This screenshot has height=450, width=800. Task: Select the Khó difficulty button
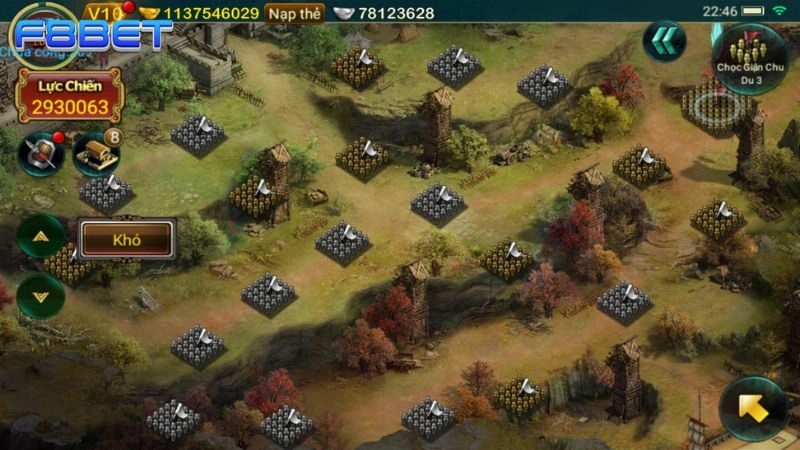[x=127, y=240]
